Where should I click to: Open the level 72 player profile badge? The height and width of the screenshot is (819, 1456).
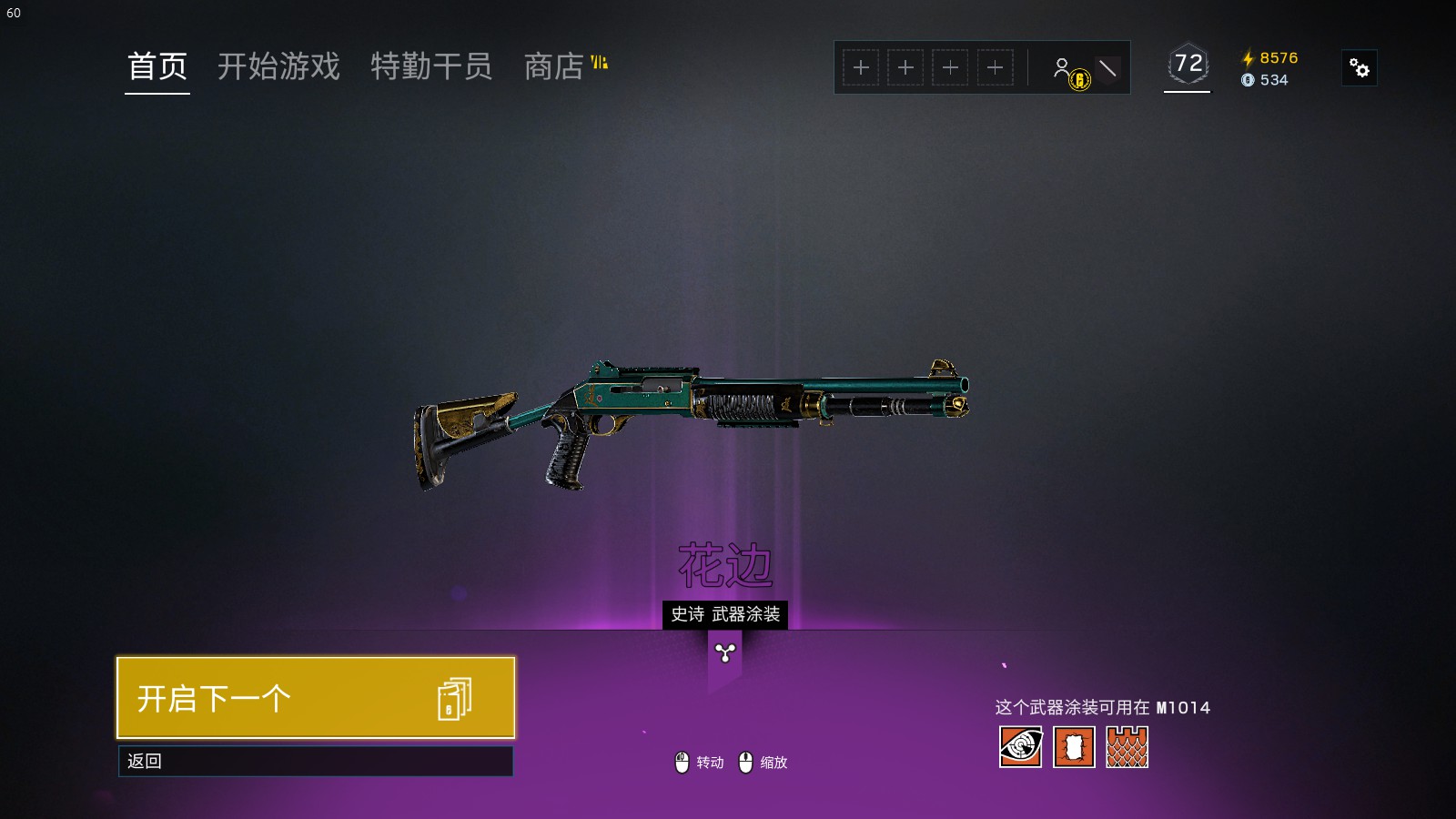(1188, 65)
